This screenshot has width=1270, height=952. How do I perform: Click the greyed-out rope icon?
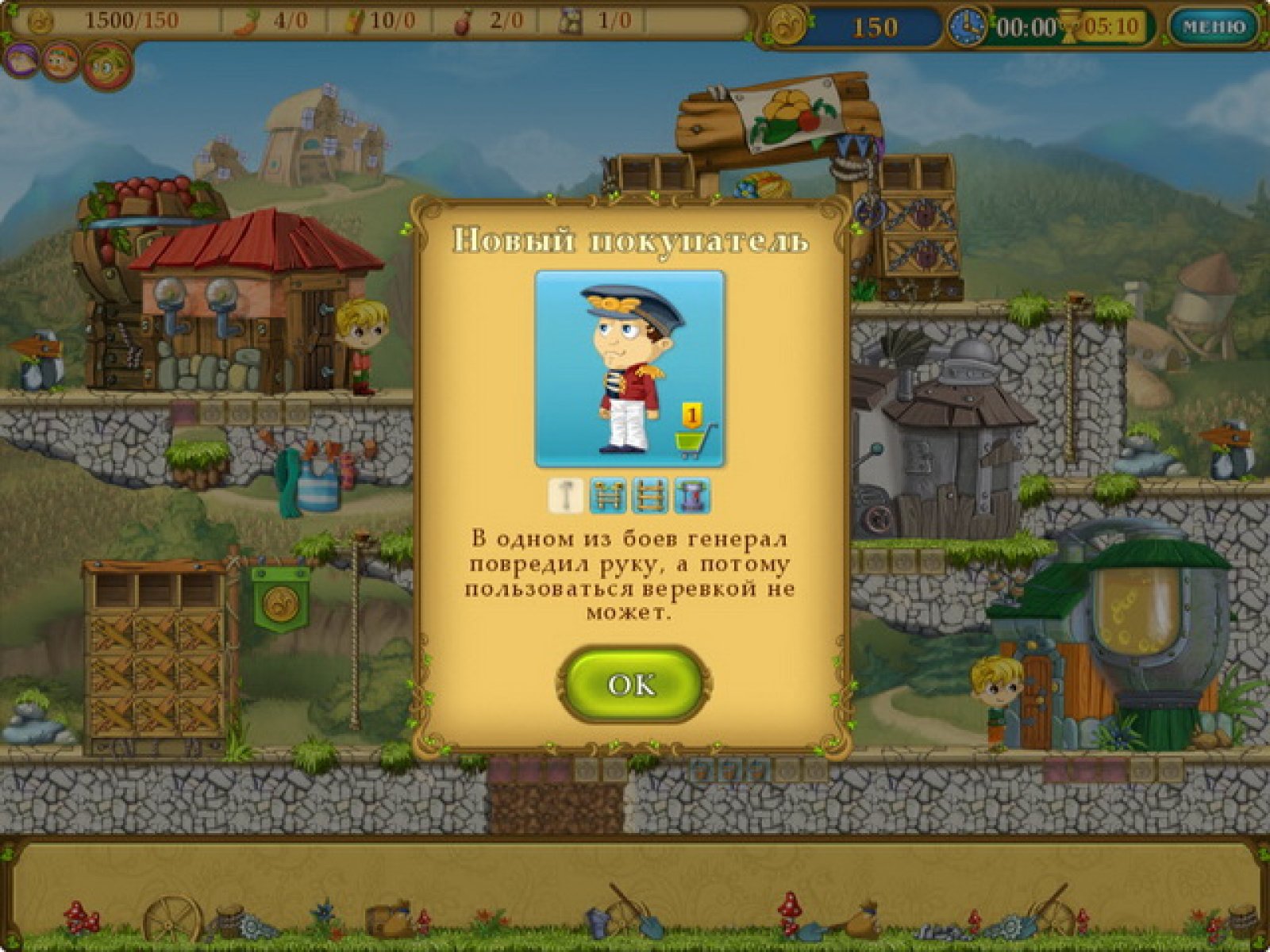pyautogui.click(x=566, y=496)
